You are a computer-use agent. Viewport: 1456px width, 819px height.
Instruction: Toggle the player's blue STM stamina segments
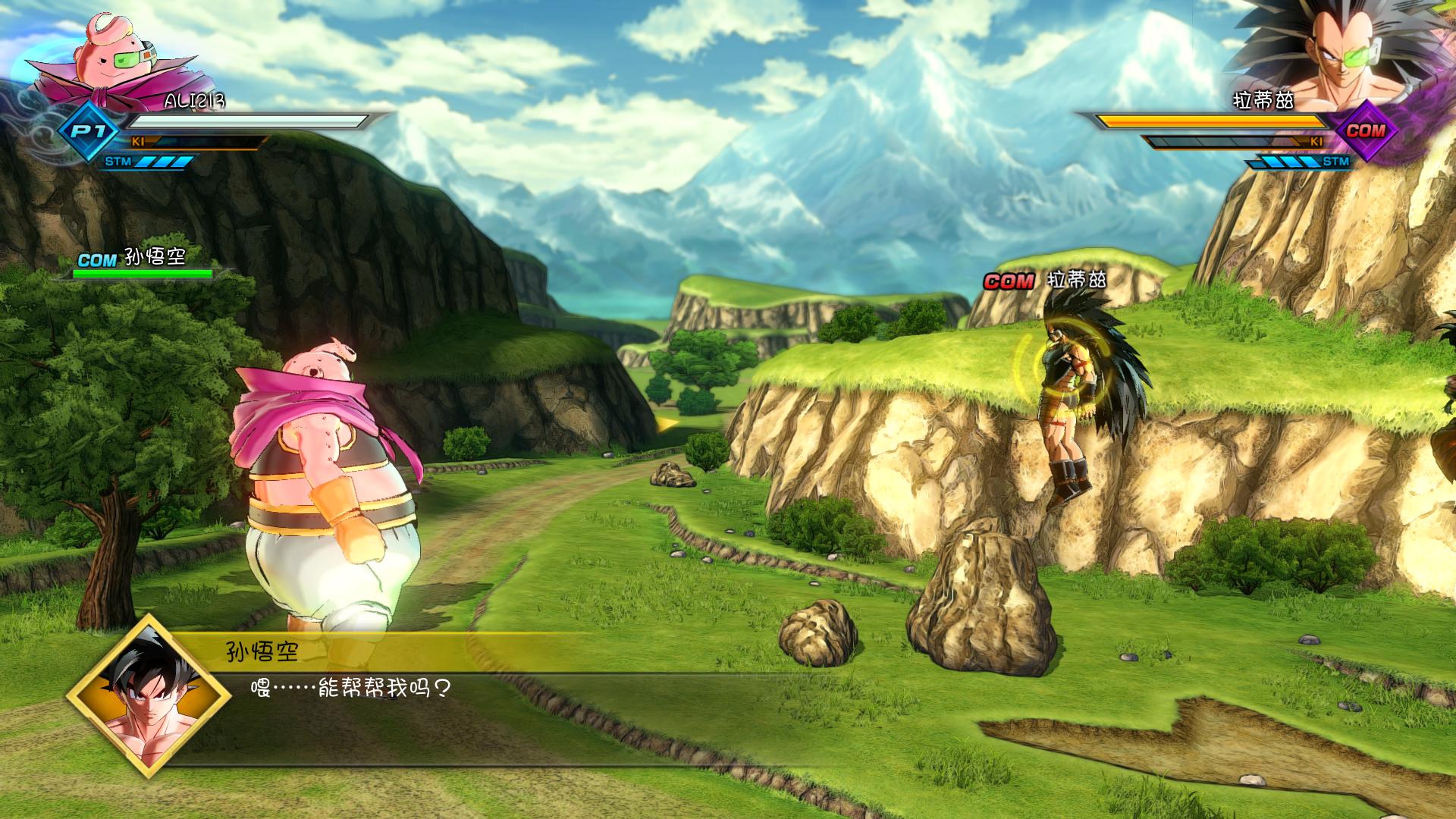tap(163, 161)
